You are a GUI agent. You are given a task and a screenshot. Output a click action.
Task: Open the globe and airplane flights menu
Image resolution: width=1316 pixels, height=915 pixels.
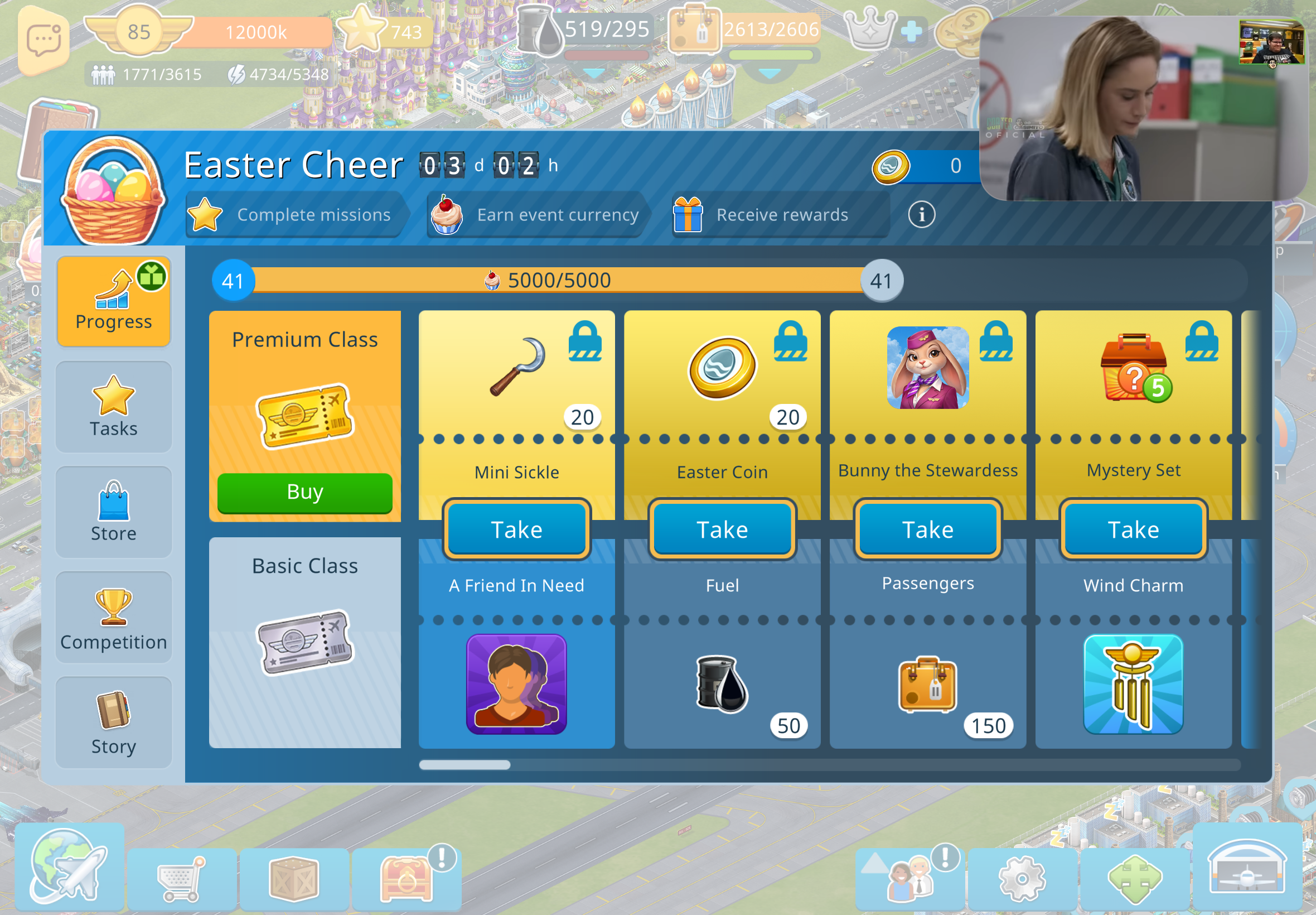[x=69, y=867]
